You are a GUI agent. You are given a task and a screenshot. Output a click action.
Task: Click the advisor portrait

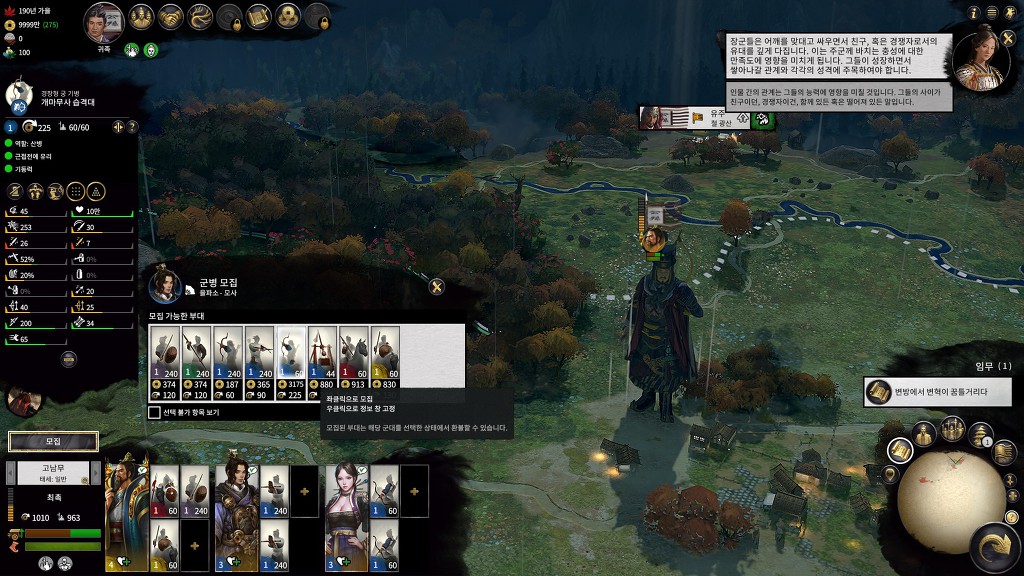tap(981, 60)
